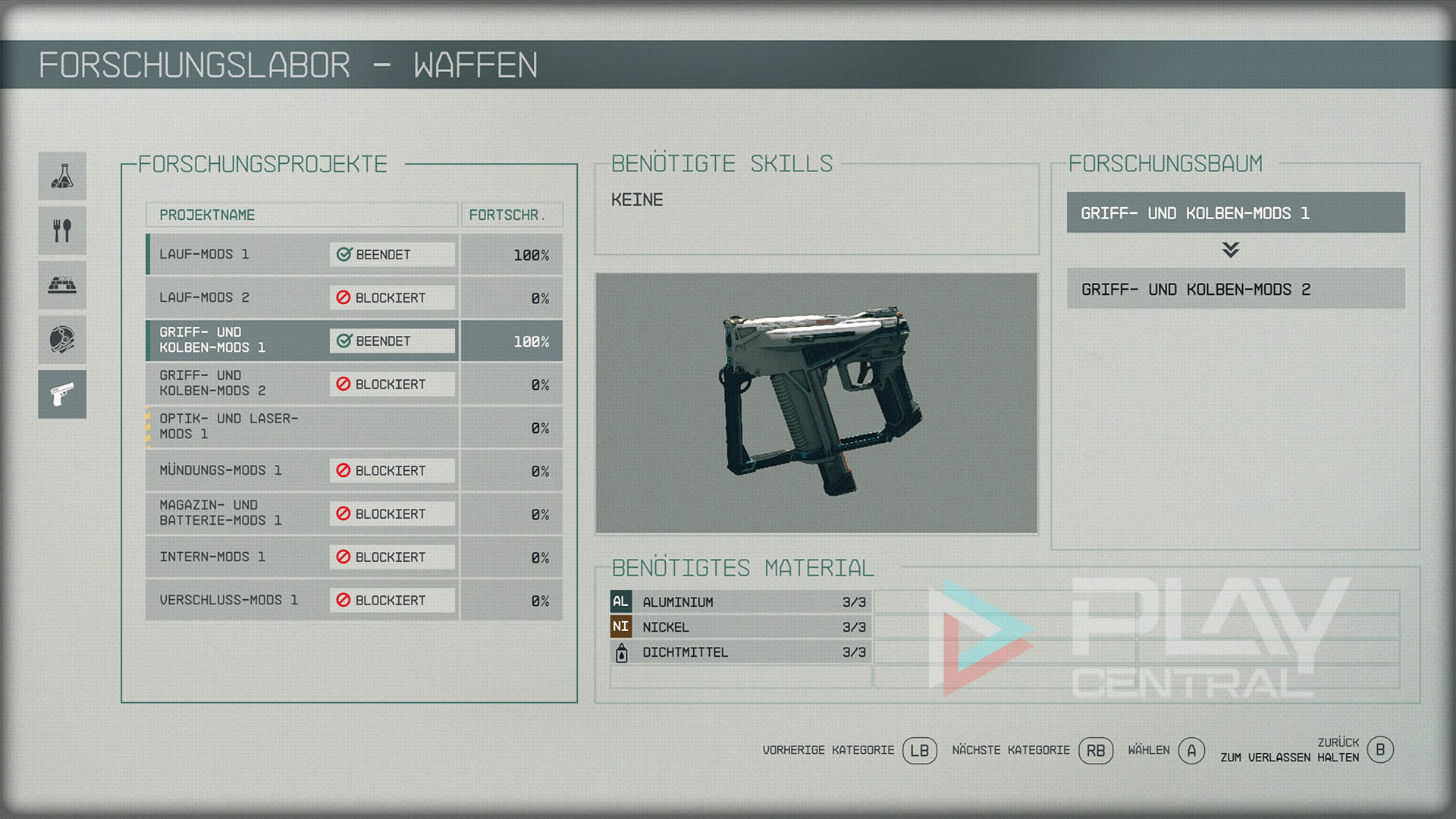
Task: Select the Dichtmittel material row
Action: pos(740,652)
